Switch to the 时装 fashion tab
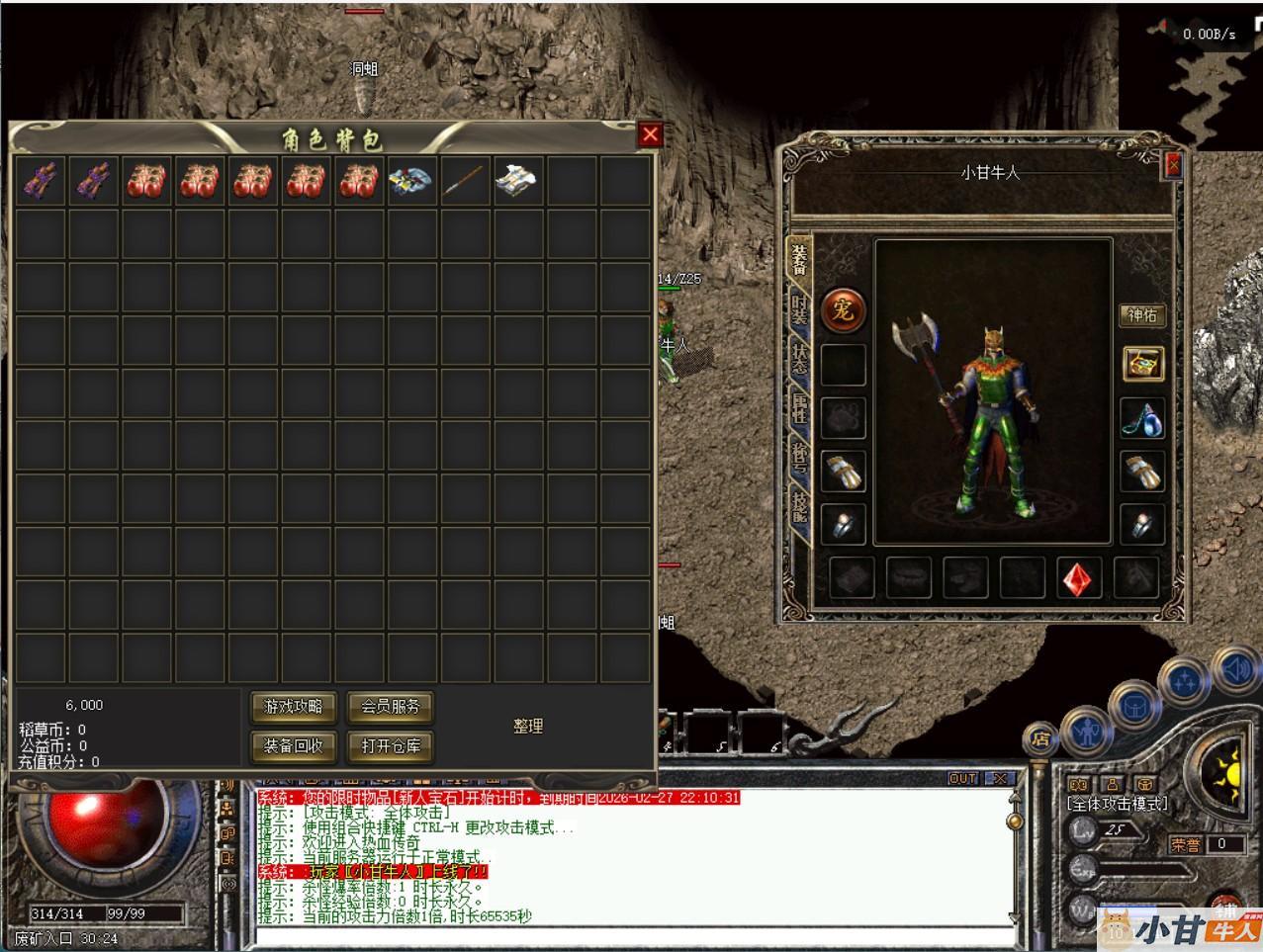The image size is (1263, 952). click(x=799, y=309)
